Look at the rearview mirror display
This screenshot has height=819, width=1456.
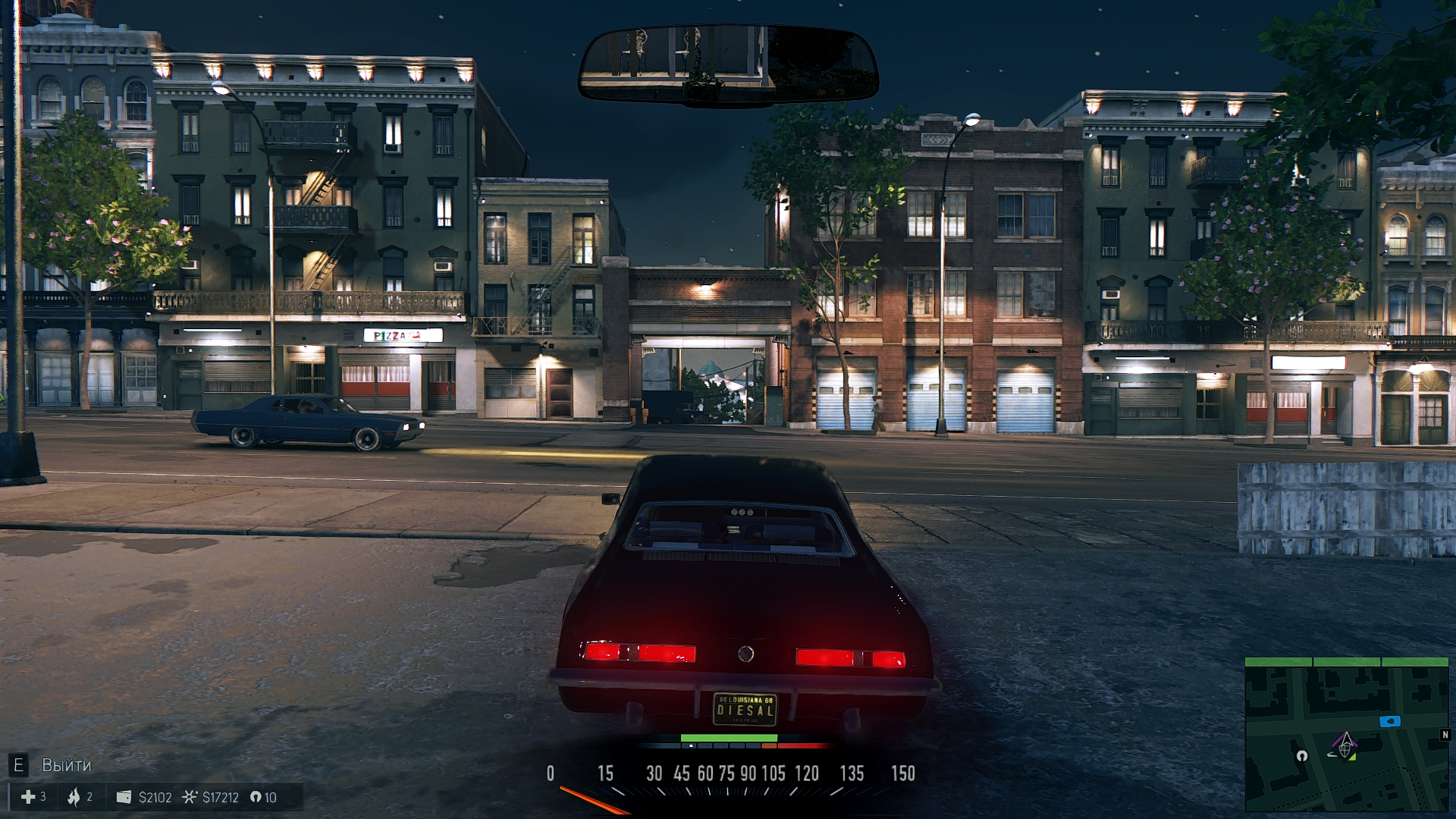728,64
